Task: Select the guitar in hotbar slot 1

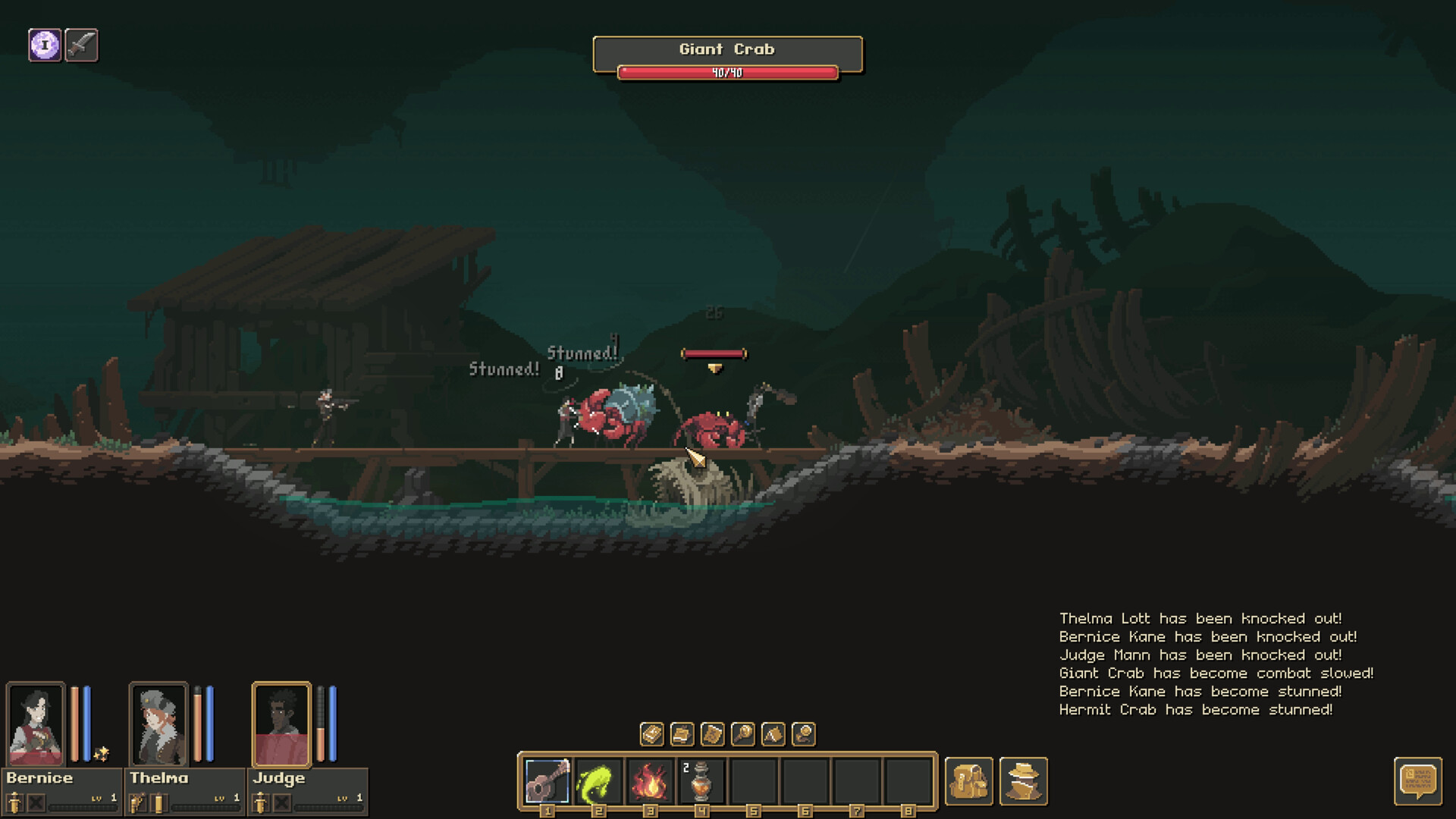Action: click(x=547, y=780)
